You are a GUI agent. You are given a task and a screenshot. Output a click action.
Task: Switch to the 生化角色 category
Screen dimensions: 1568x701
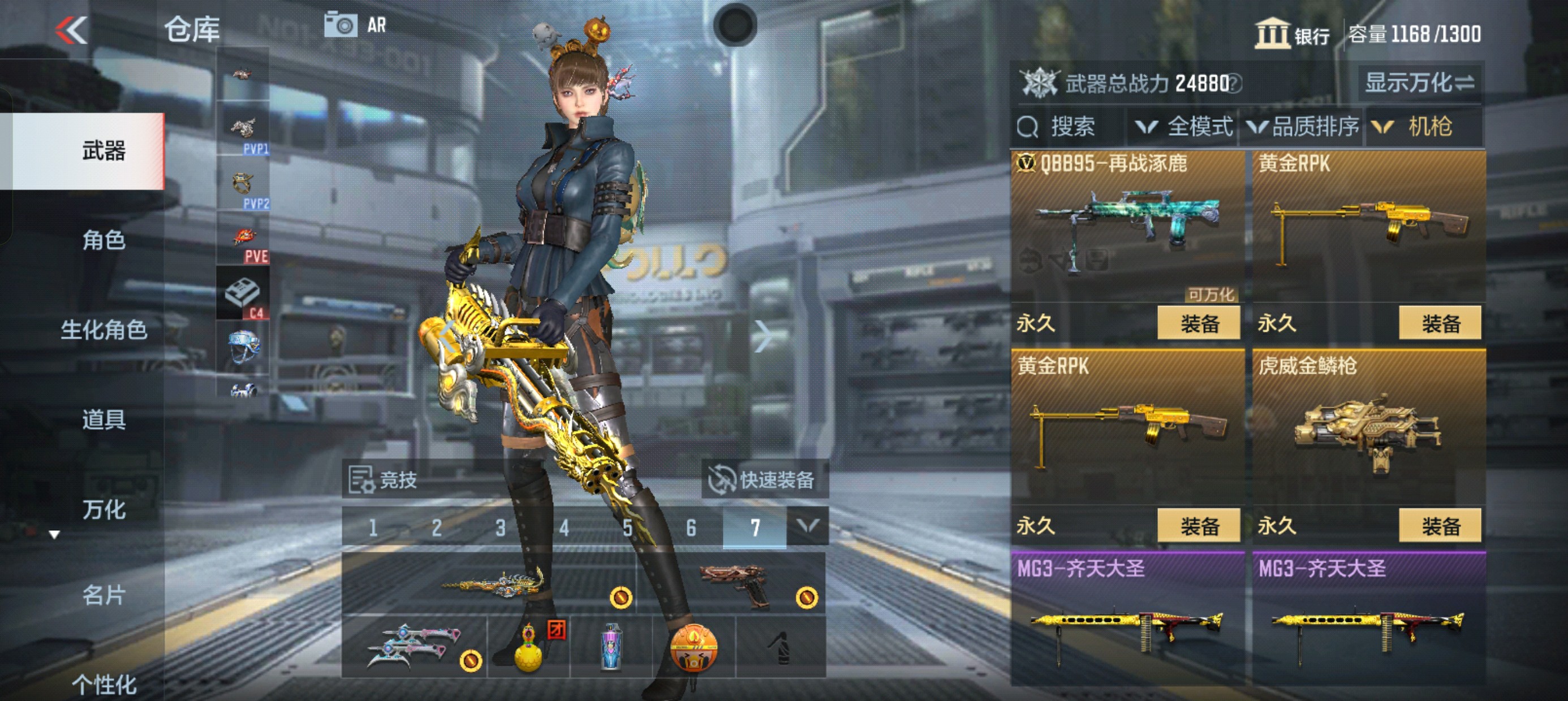104,330
